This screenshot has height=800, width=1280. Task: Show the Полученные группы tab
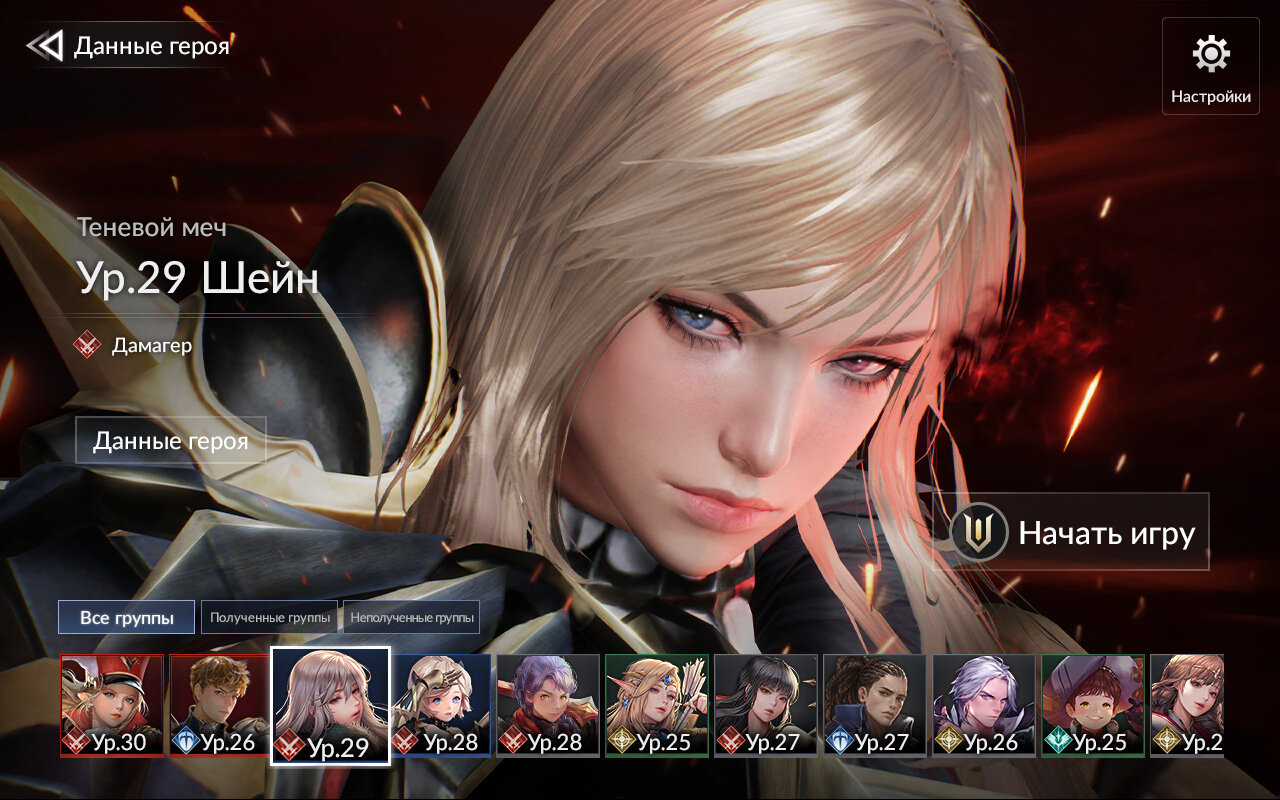pos(270,618)
